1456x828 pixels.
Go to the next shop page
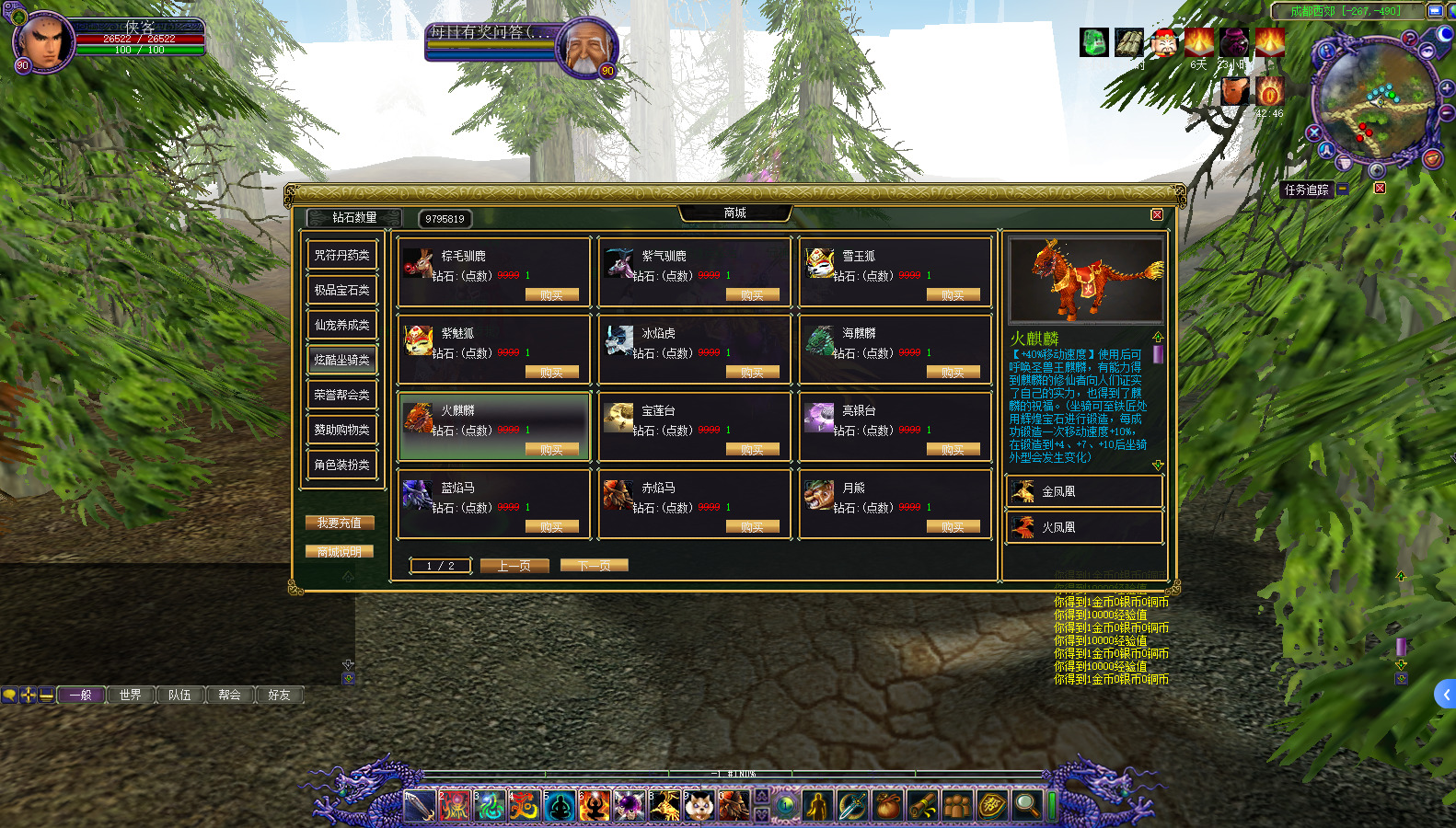point(594,566)
